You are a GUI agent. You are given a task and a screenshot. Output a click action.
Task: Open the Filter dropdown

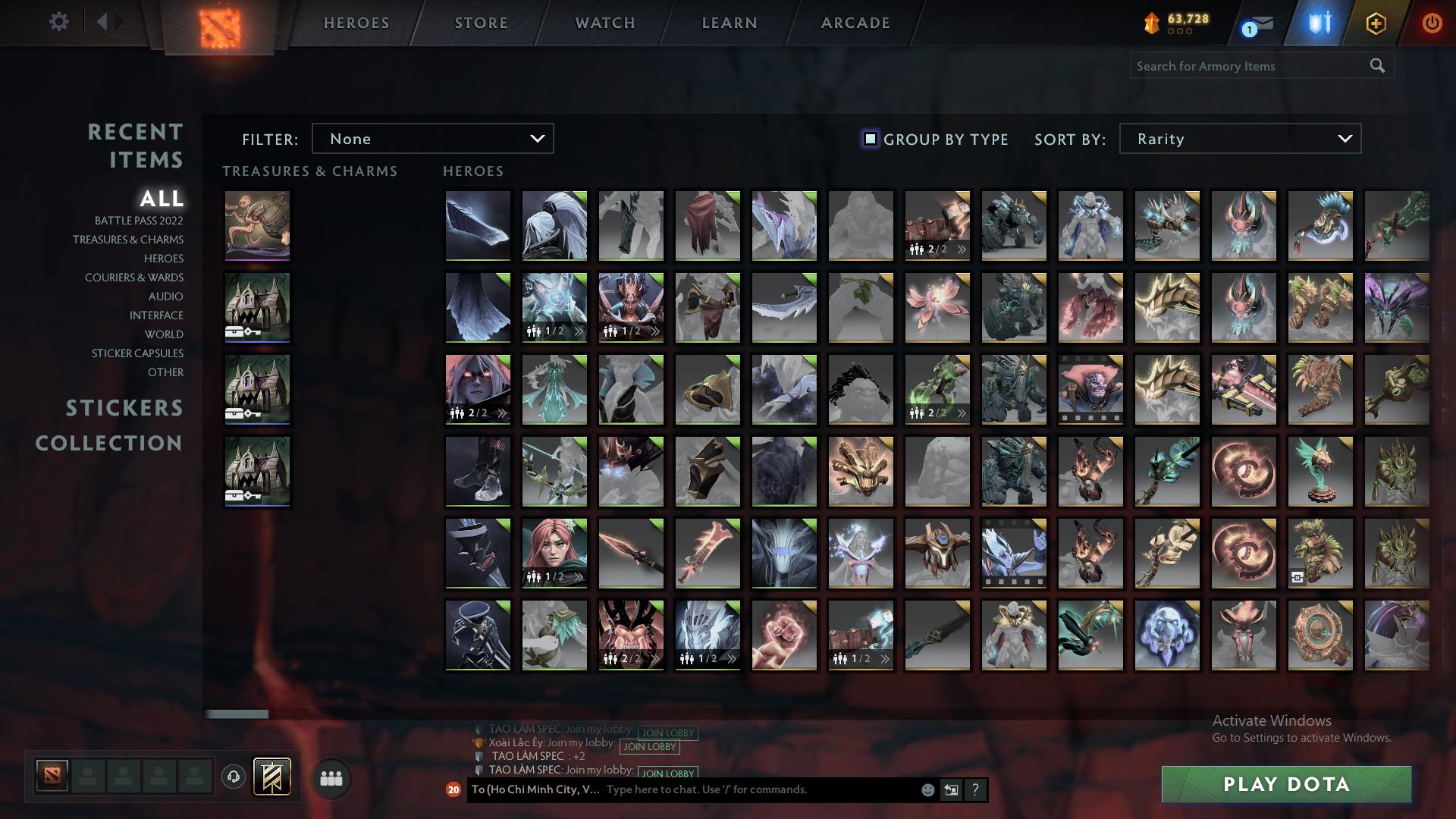click(432, 139)
